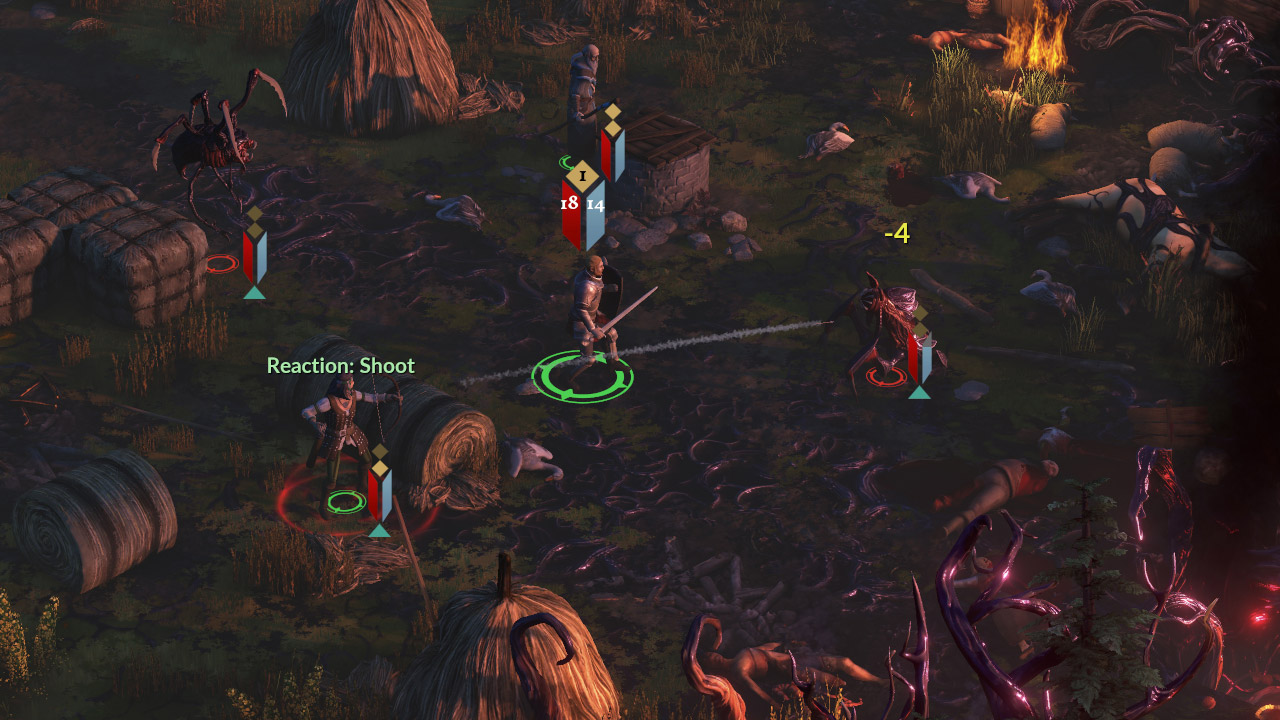
Task: Select the armored knight with the sword
Action: point(592,310)
